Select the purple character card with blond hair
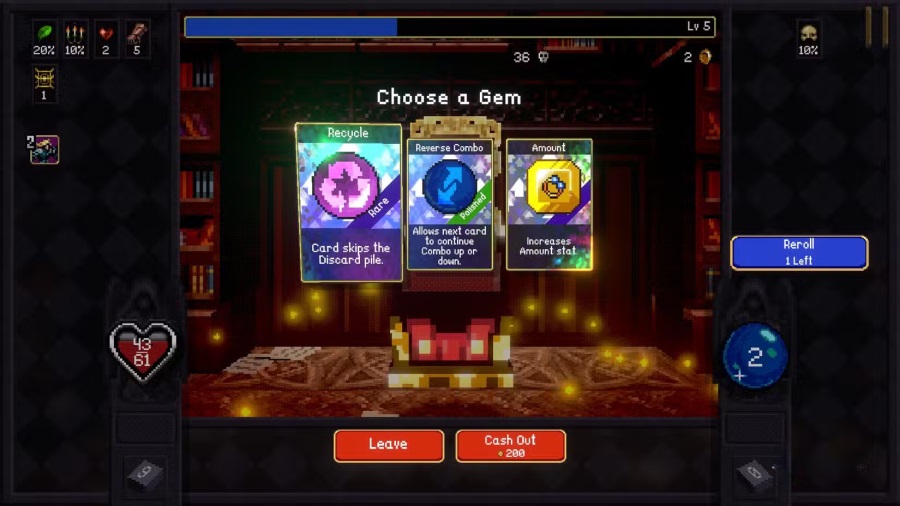Viewport: 900px width, 506px height. point(45,150)
